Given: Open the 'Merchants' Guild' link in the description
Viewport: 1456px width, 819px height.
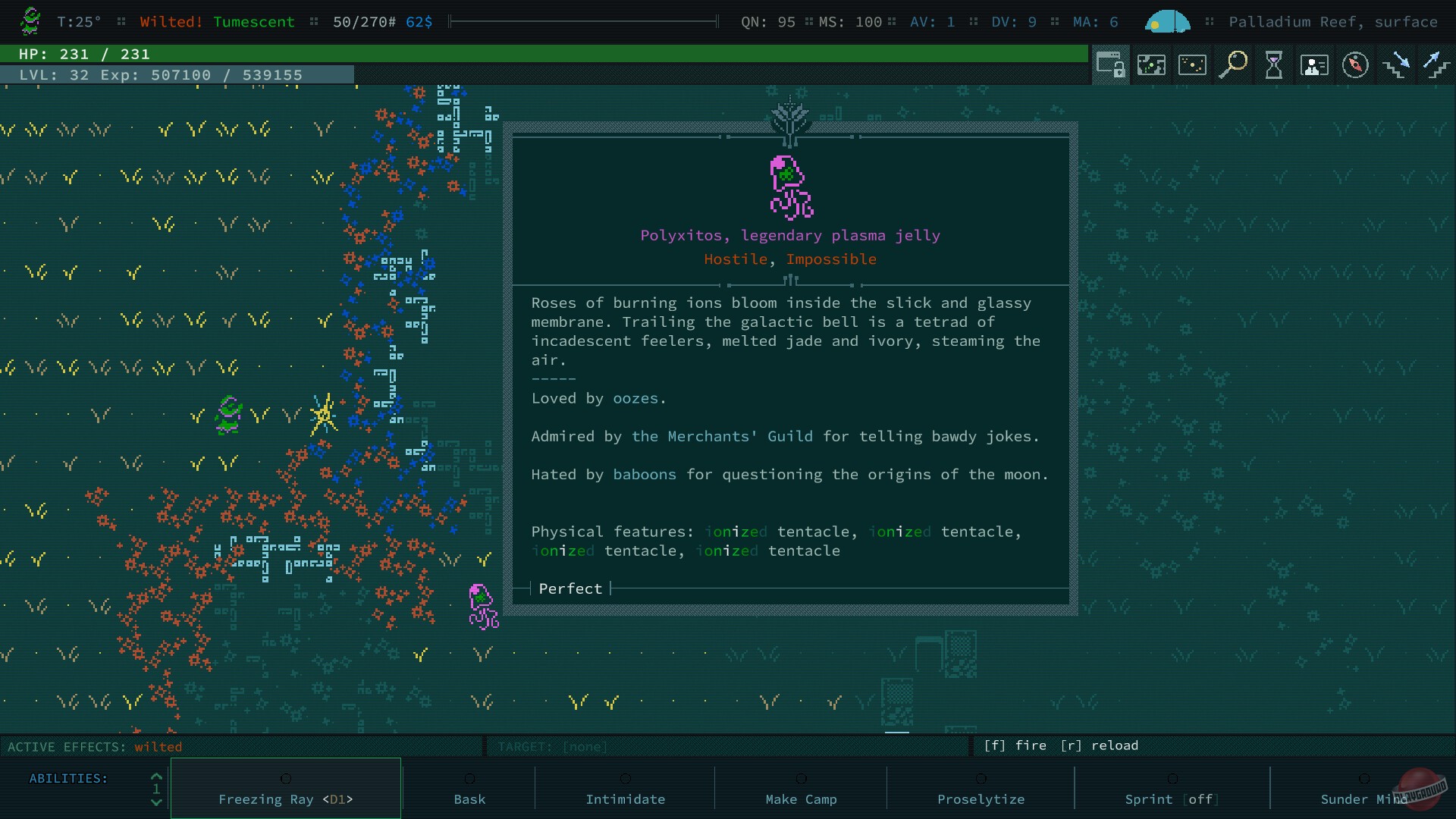Looking at the screenshot, I should coord(722,436).
